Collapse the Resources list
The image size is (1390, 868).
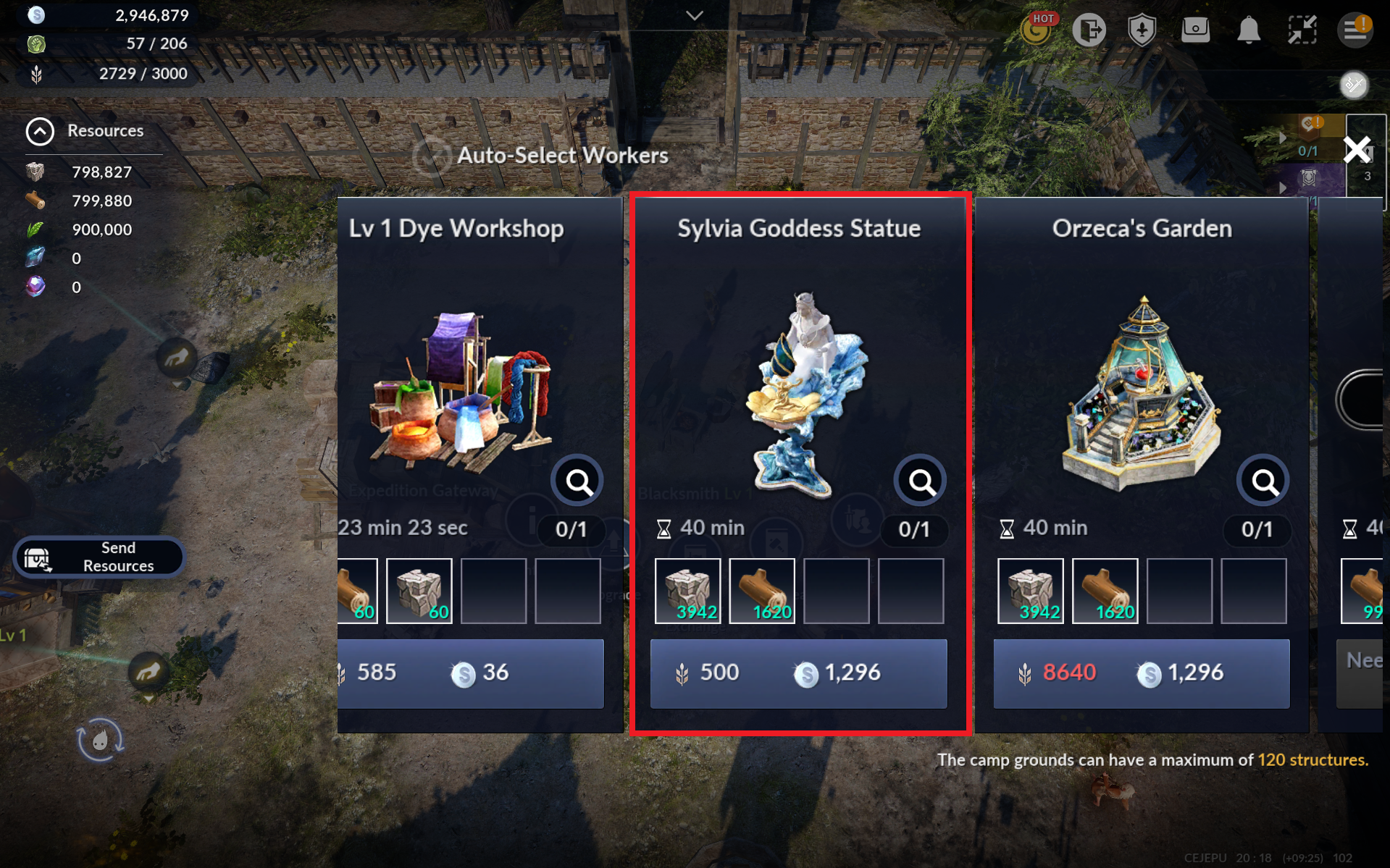pyautogui.click(x=40, y=131)
